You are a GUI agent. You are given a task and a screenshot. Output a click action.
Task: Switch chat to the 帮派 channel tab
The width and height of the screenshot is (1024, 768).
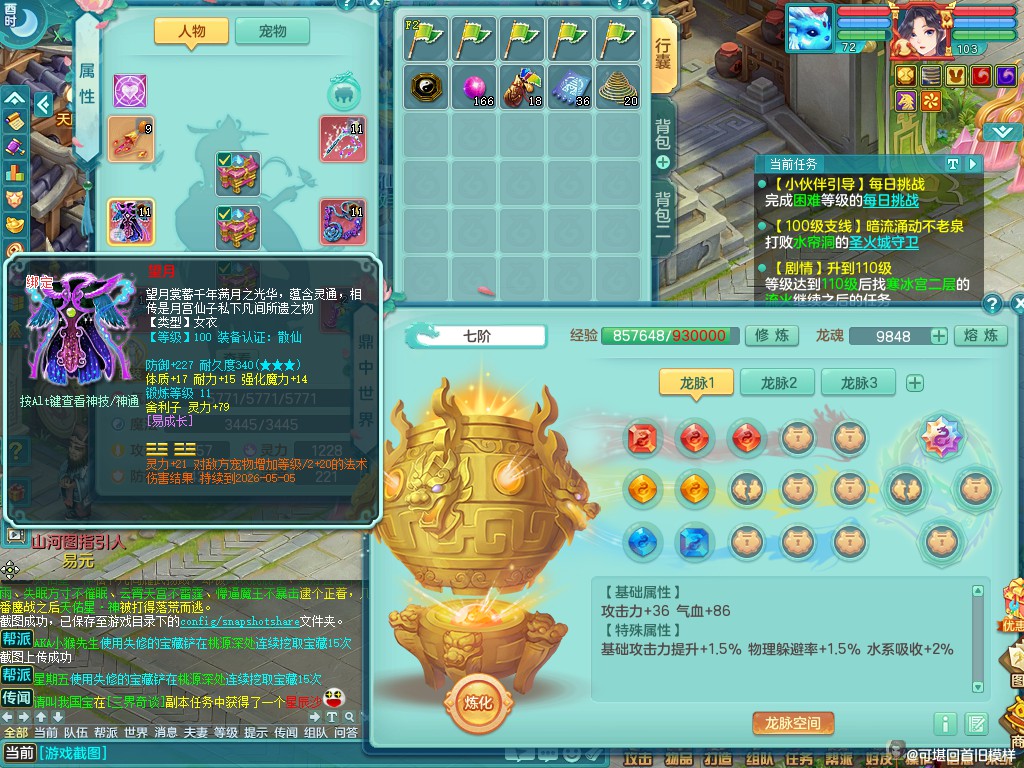coord(105,732)
